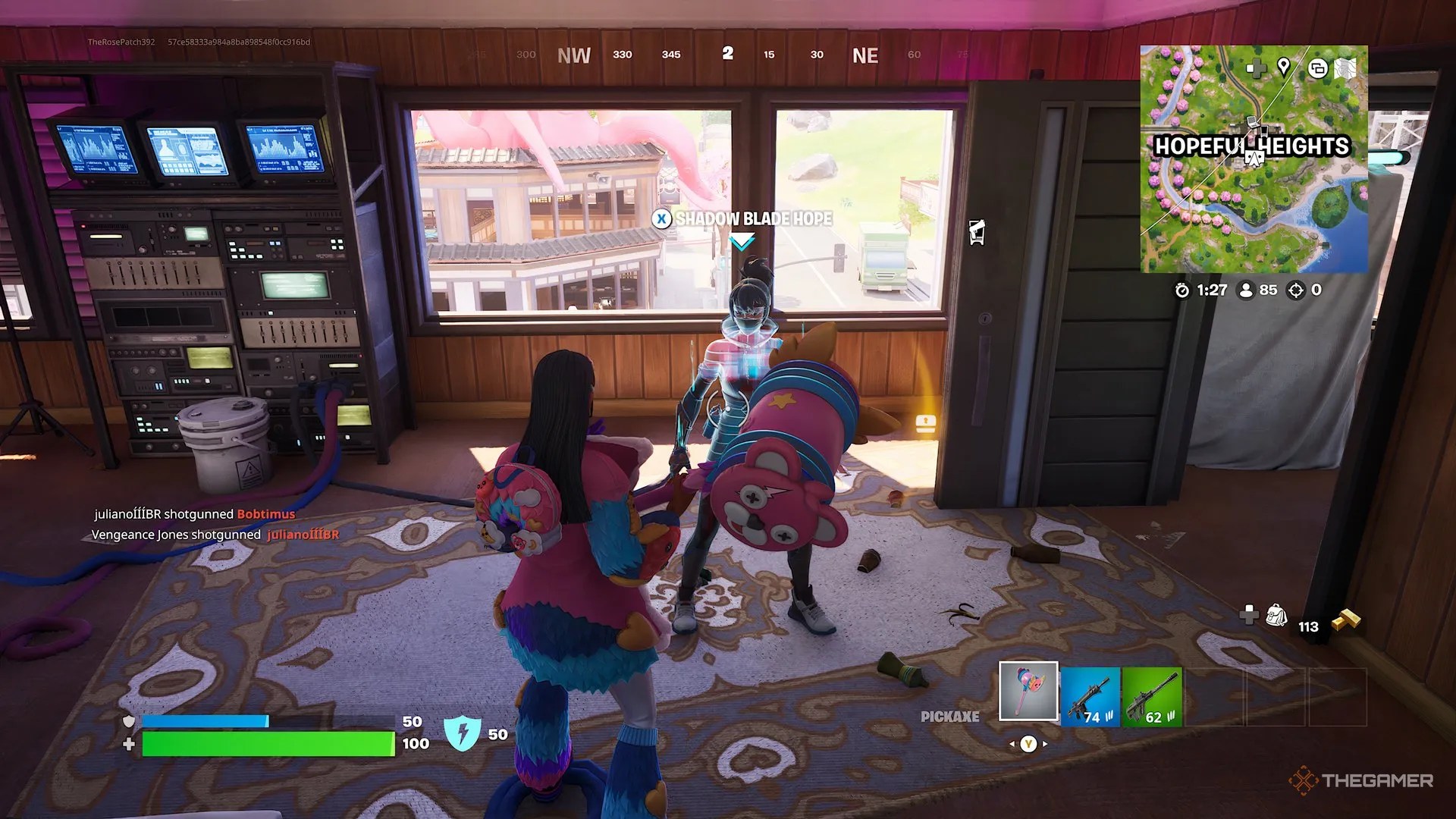Click the stopwatch timer icon
This screenshot has width=1456, height=819.
(x=1184, y=290)
